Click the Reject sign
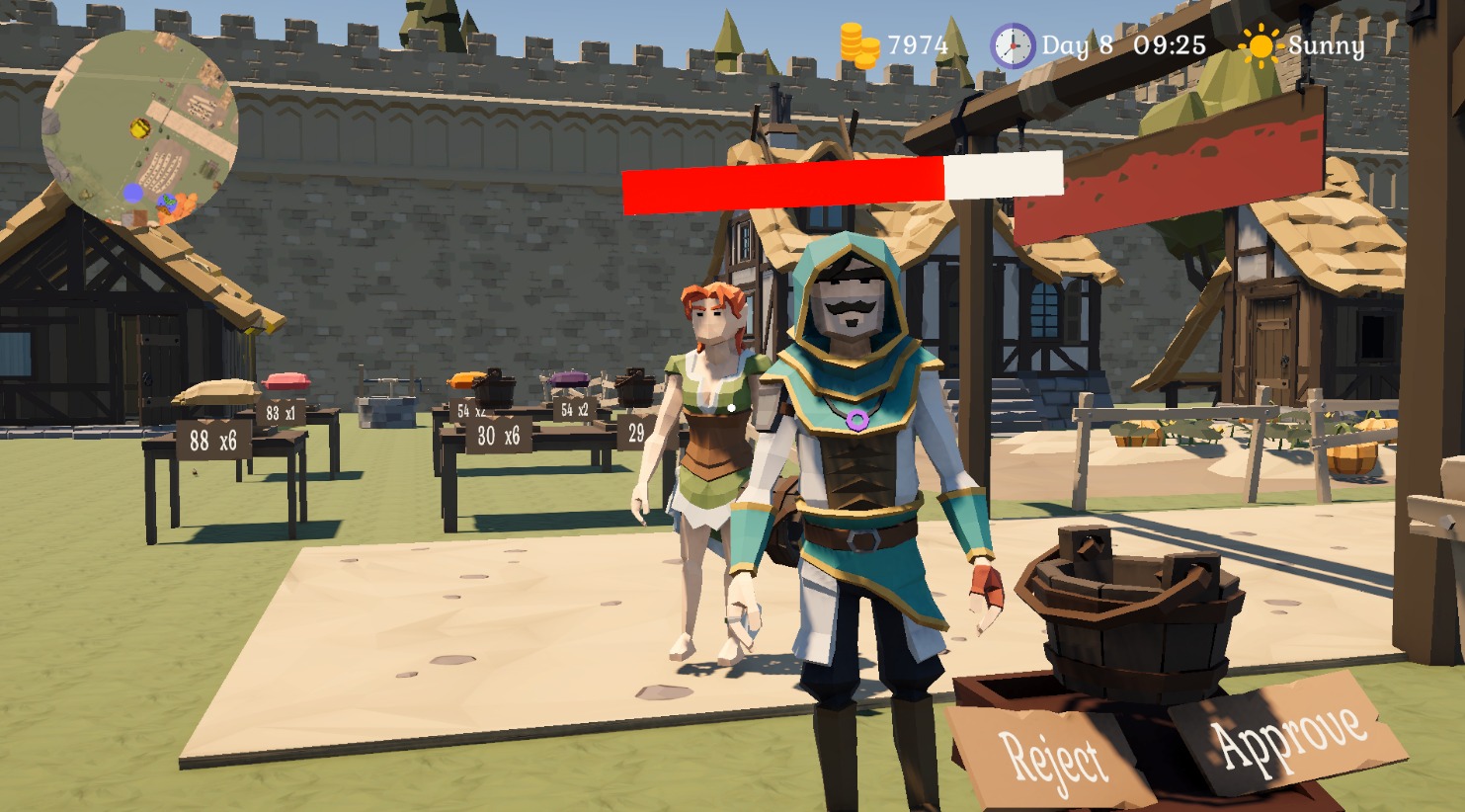The height and width of the screenshot is (812, 1465). click(1052, 757)
